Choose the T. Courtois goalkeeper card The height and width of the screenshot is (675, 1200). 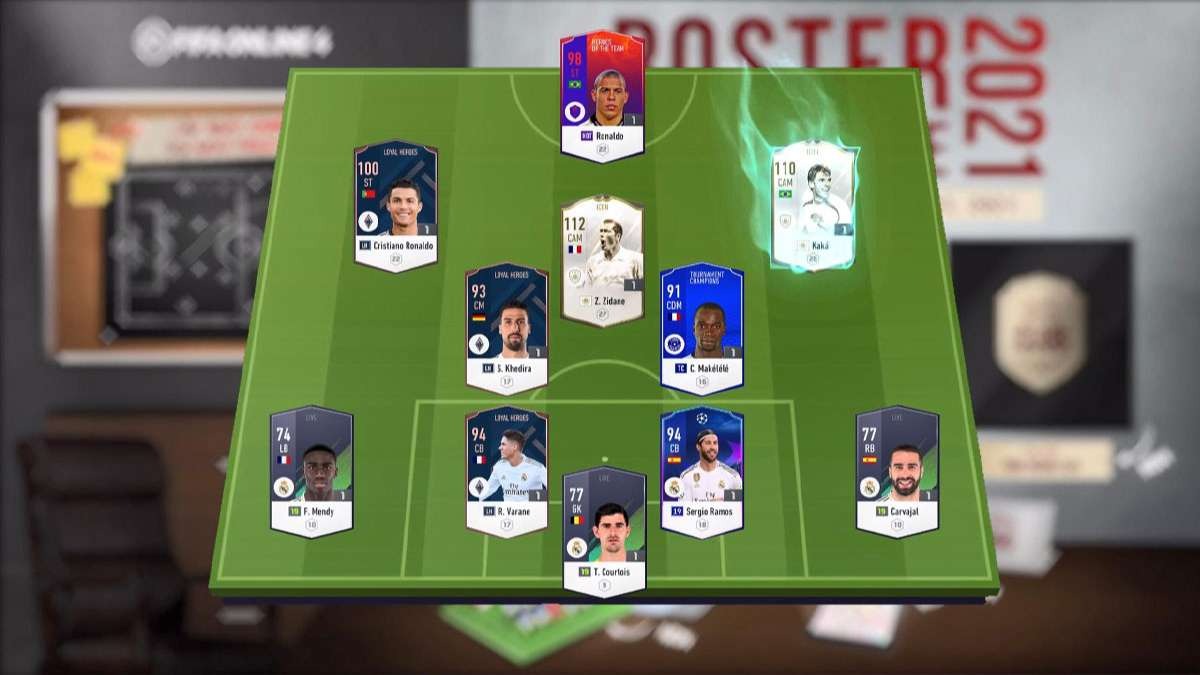tap(604, 529)
